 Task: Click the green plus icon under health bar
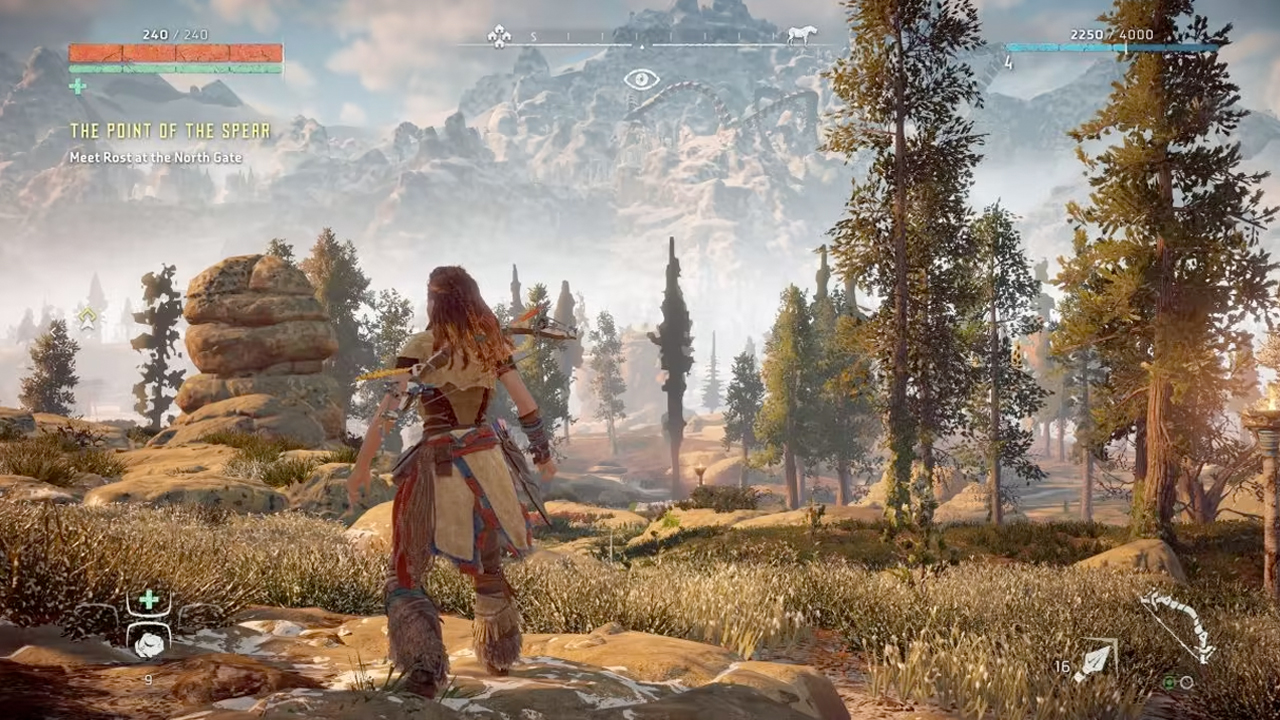(77, 87)
